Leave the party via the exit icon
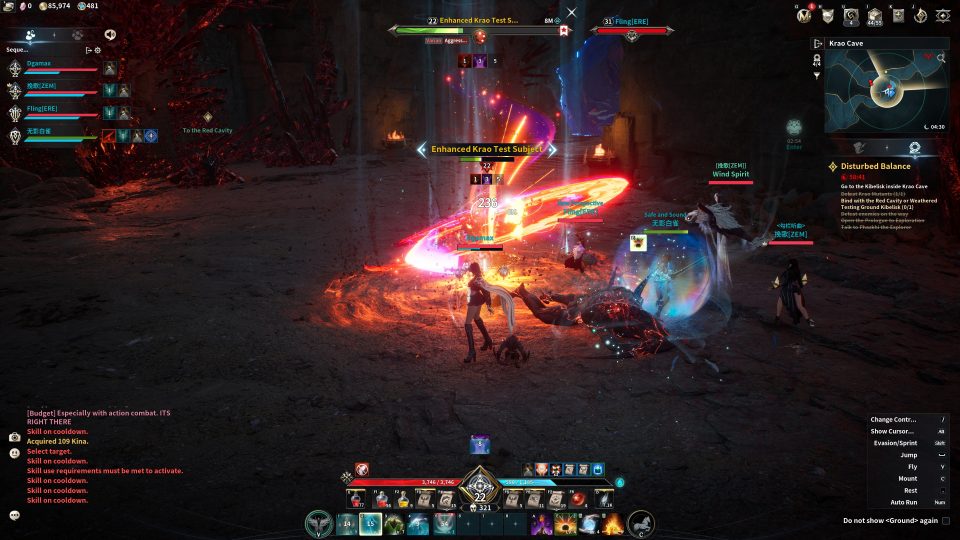960x540 pixels. pos(88,49)
